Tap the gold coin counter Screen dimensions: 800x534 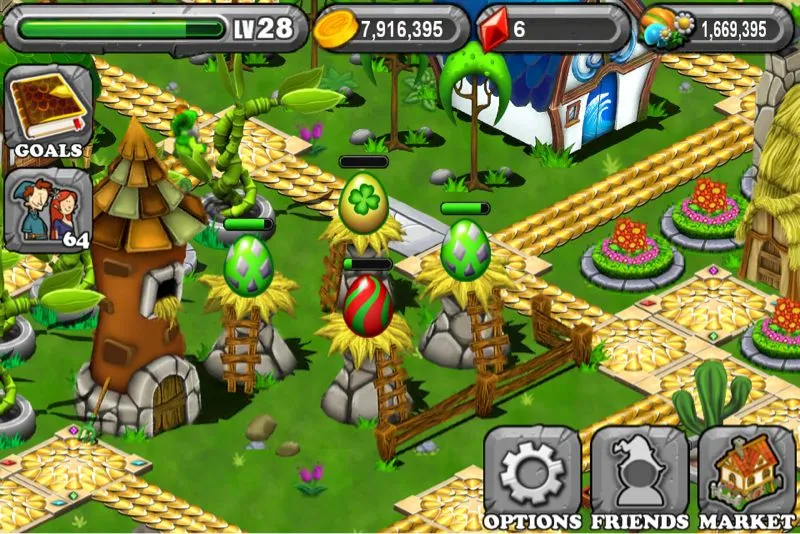pyautogui.click(x=391, y=29)
